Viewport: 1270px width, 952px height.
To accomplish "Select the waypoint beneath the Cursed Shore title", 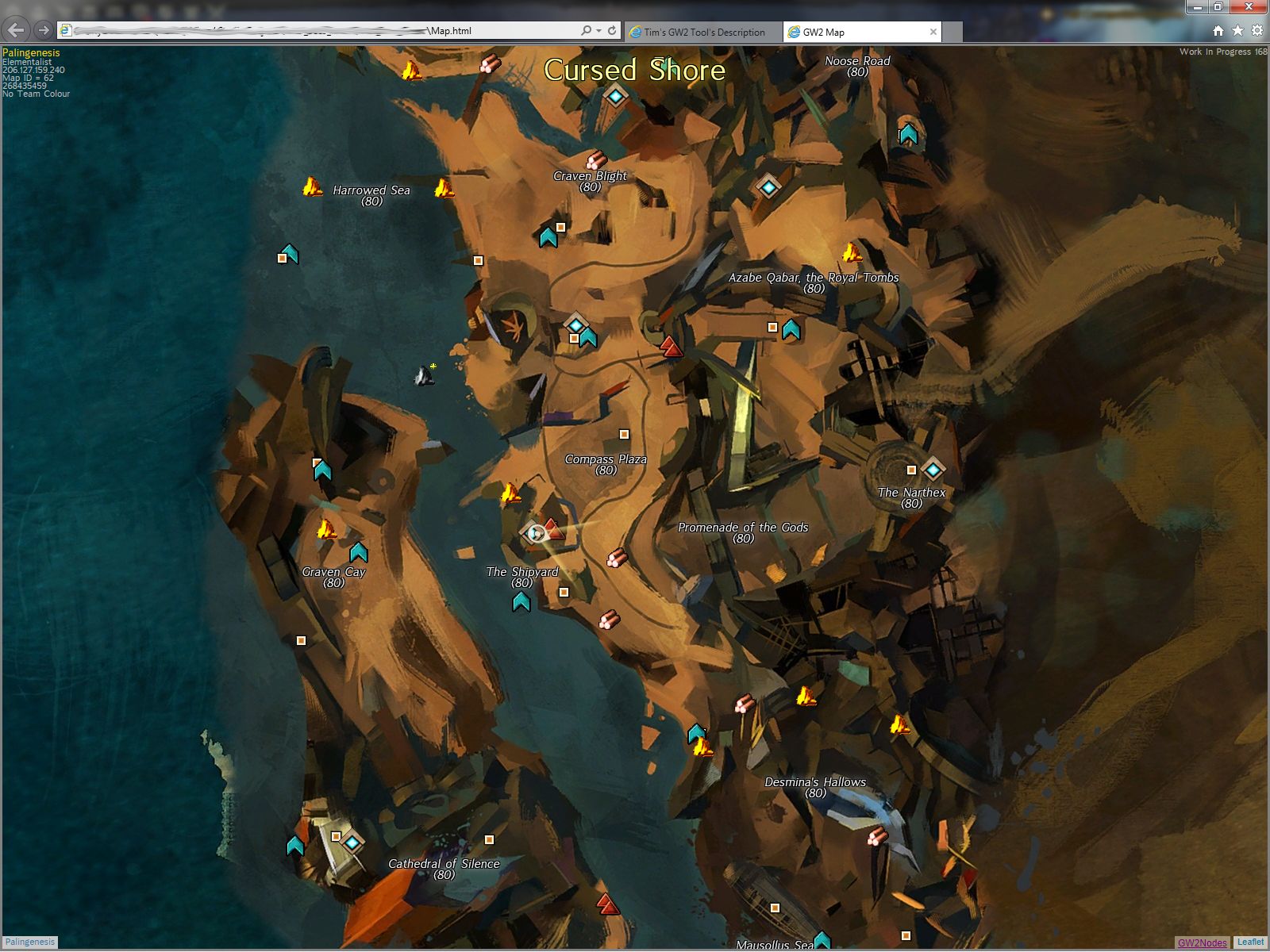I will tap(615, 96).
